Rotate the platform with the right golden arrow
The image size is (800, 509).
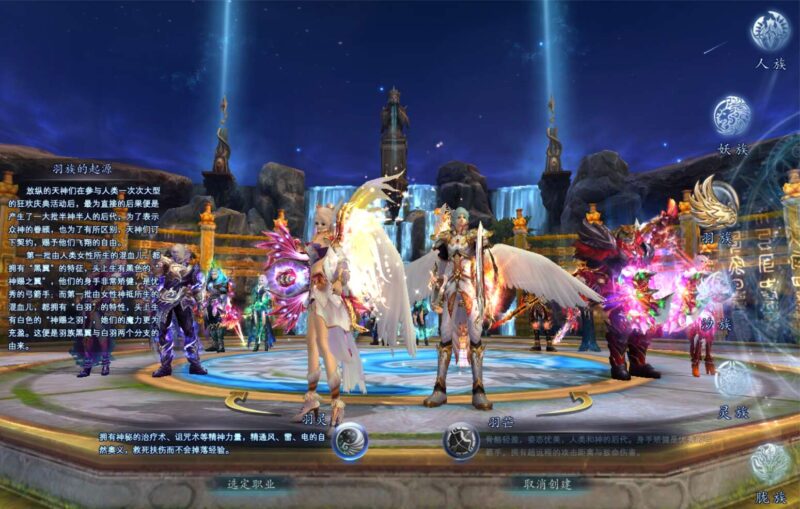point(564,404)
